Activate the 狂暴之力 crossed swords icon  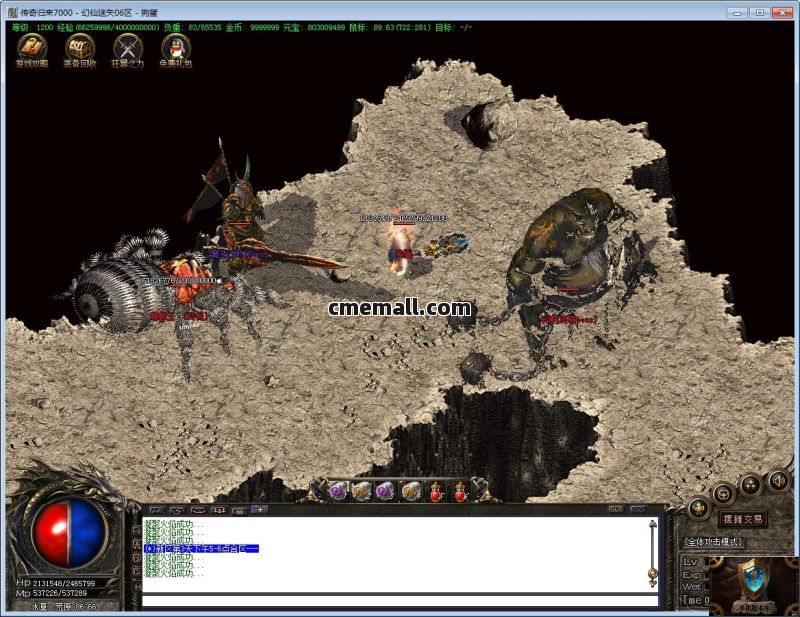point(128,48)
